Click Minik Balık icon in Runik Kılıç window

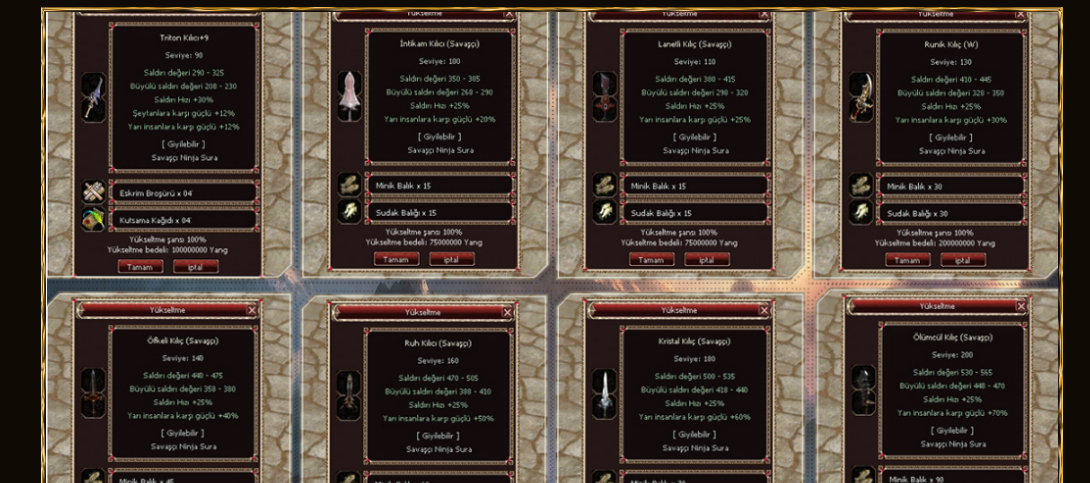pos(861,186)
